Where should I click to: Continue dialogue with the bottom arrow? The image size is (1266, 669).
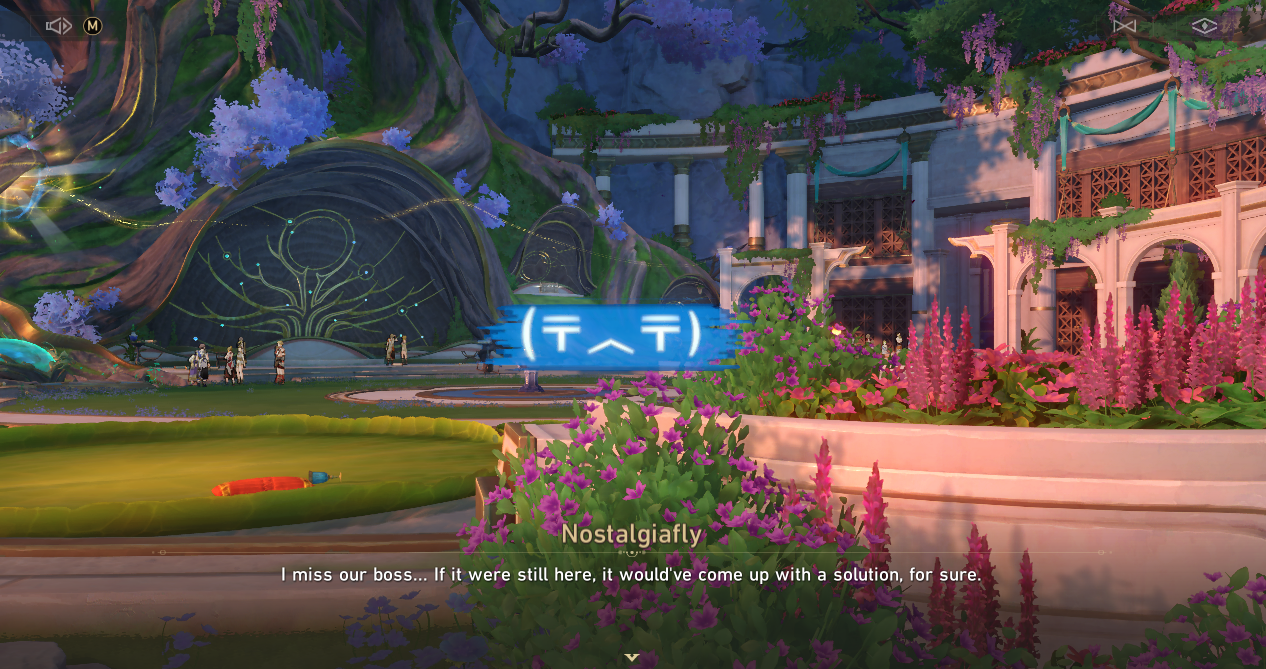tap(632, 657)
